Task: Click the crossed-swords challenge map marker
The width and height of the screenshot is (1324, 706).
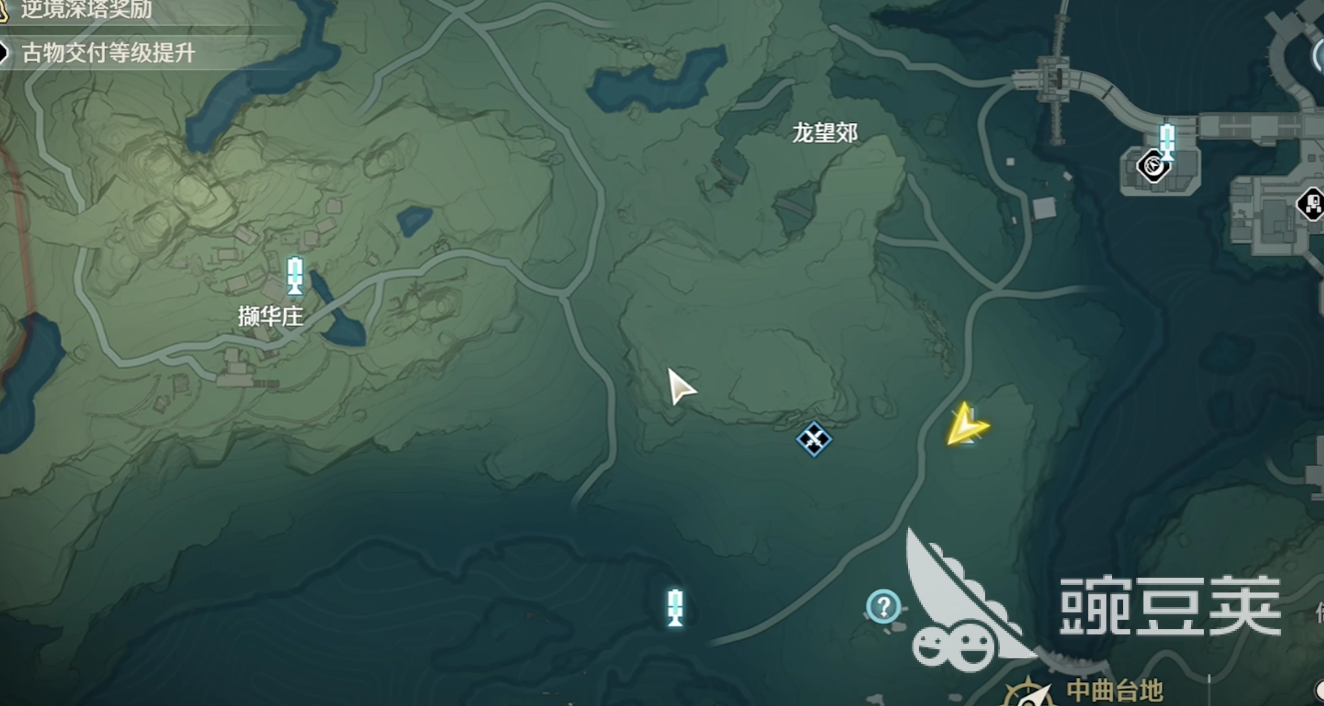Action: tap(813, 438)
